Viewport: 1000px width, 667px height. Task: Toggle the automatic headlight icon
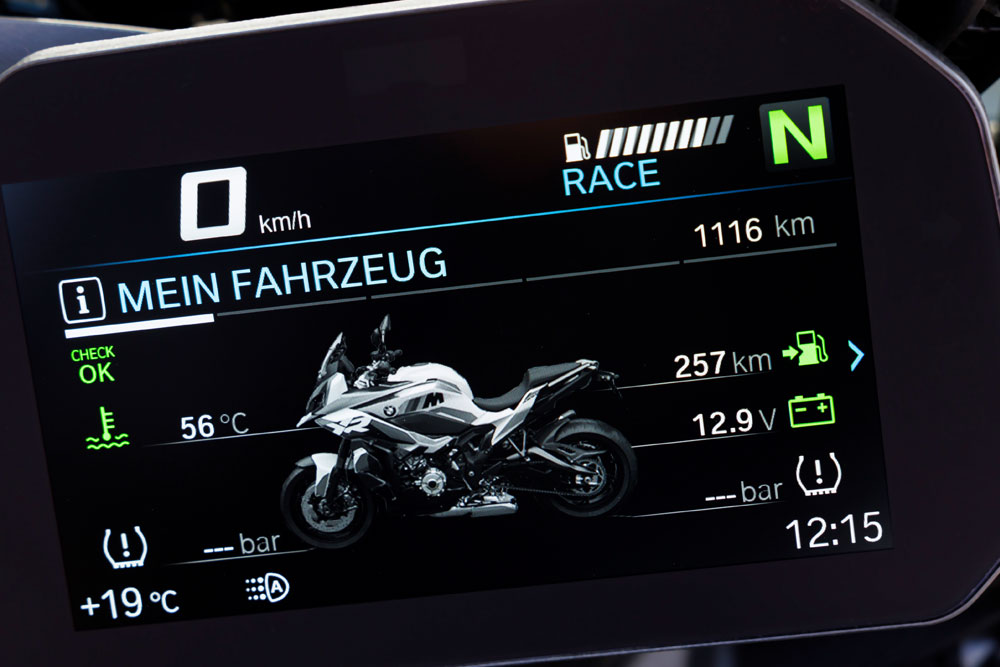coord(267,589)
